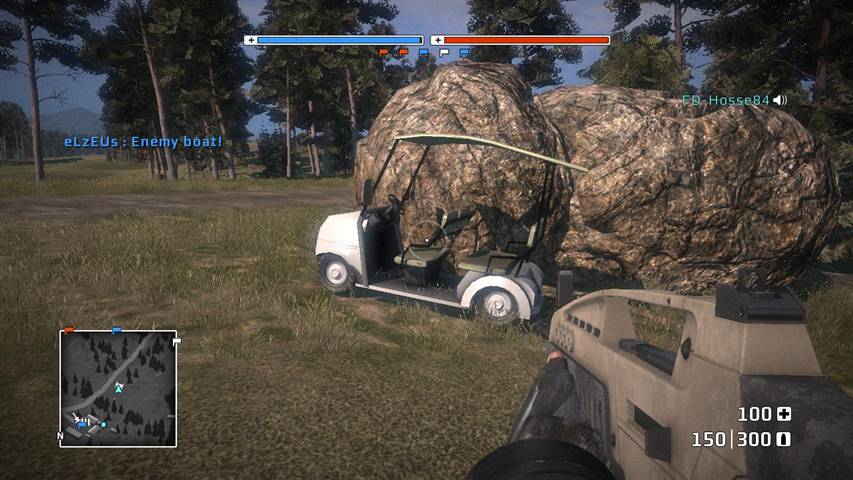
Task: Select the FD-Hosse84 player name tag
Action: coord(726,100)
